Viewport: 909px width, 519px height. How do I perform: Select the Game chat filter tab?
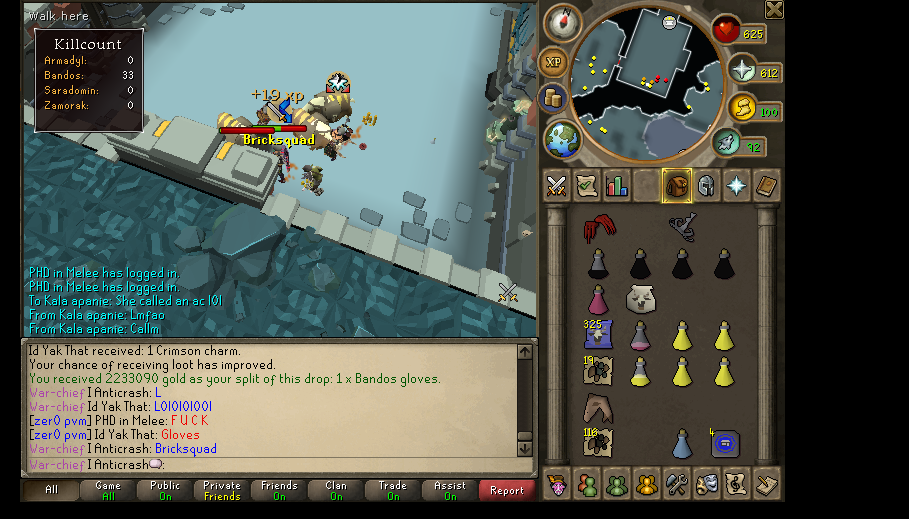click(108, 490)
